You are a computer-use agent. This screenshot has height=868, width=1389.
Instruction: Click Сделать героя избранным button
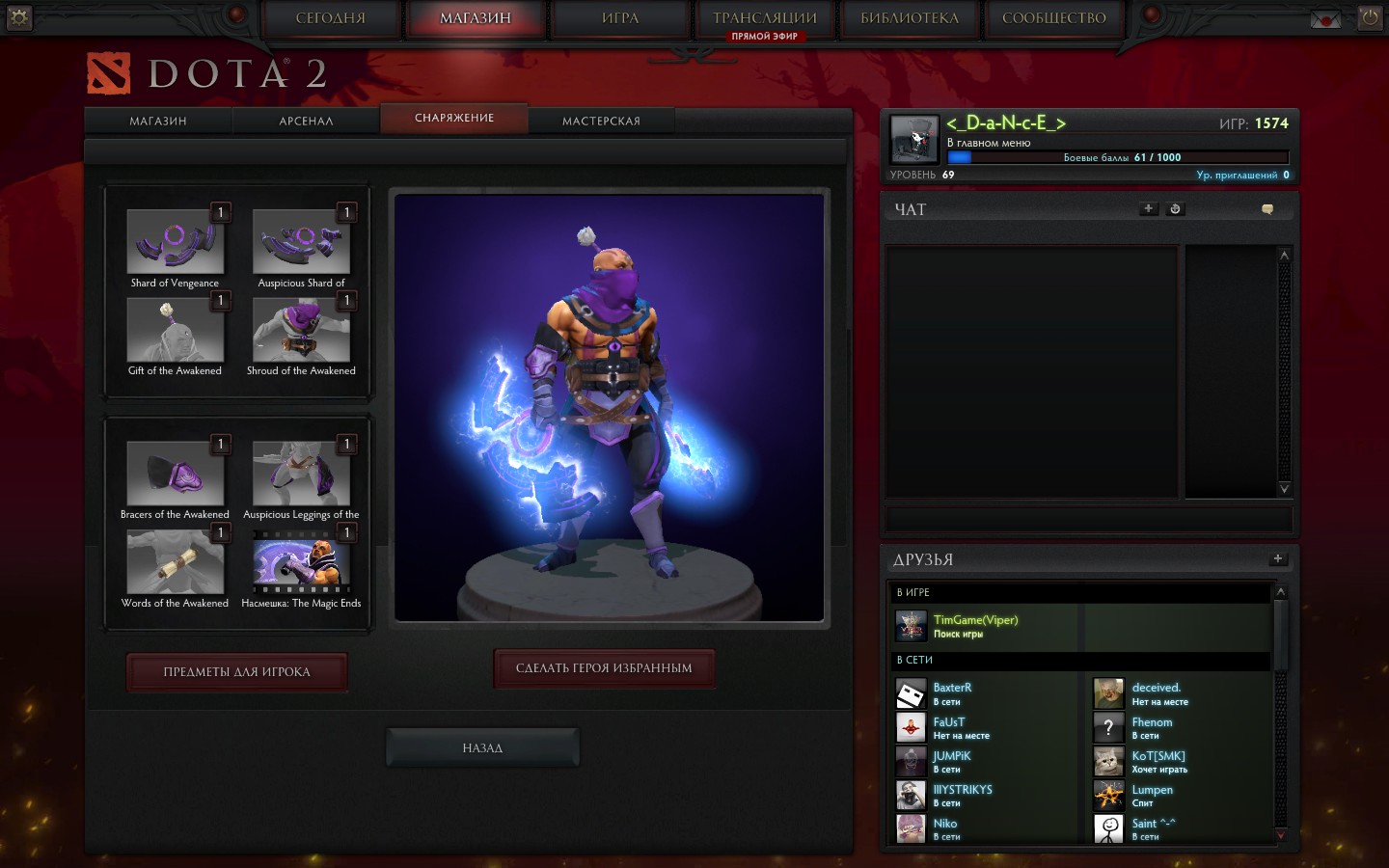(x=604, y=668)
